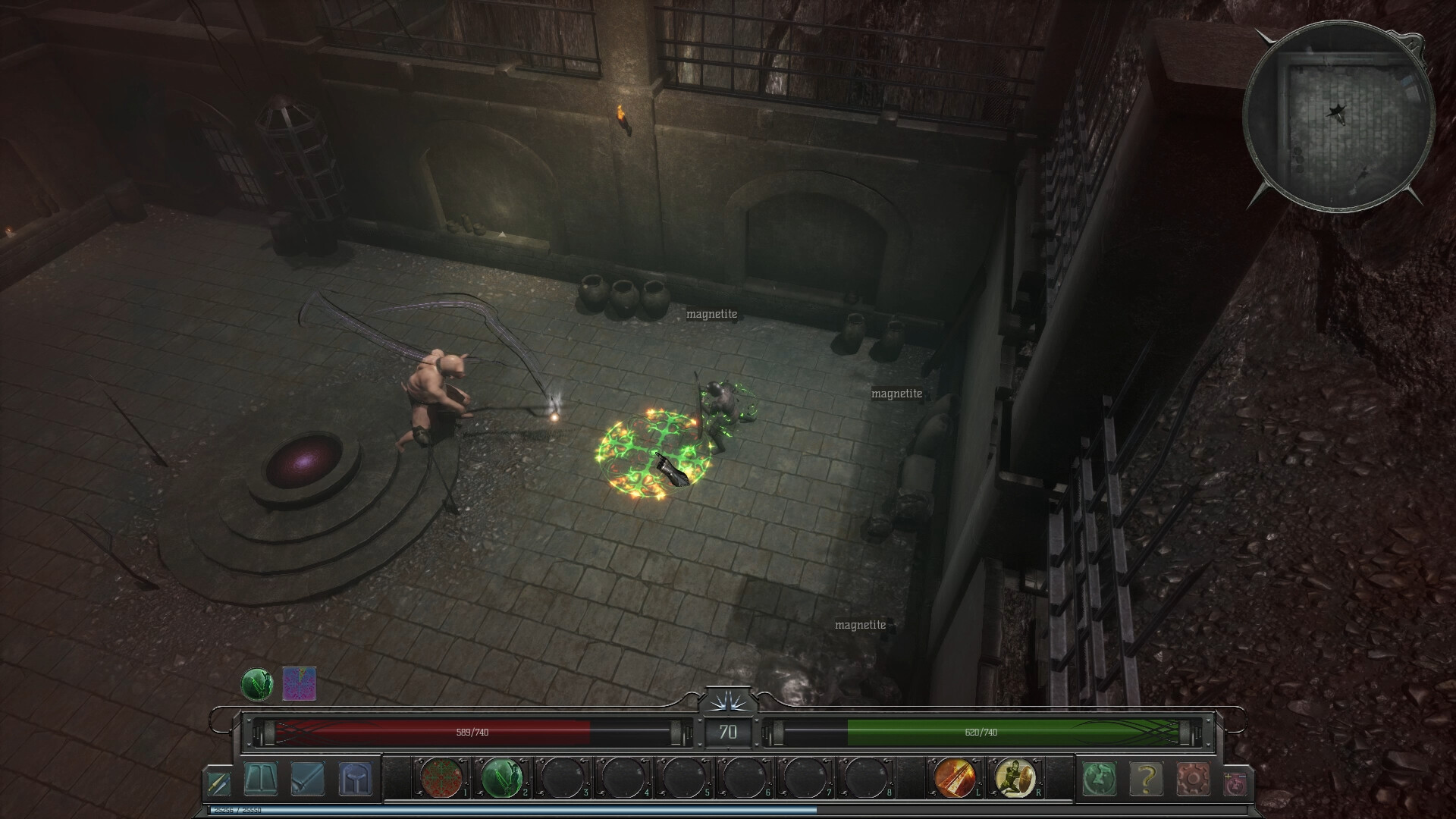Image resolution: width=1456 pixels, height=819 pixels.
Task: Open the gear settings icon
Action: (x=1193, y=779)
